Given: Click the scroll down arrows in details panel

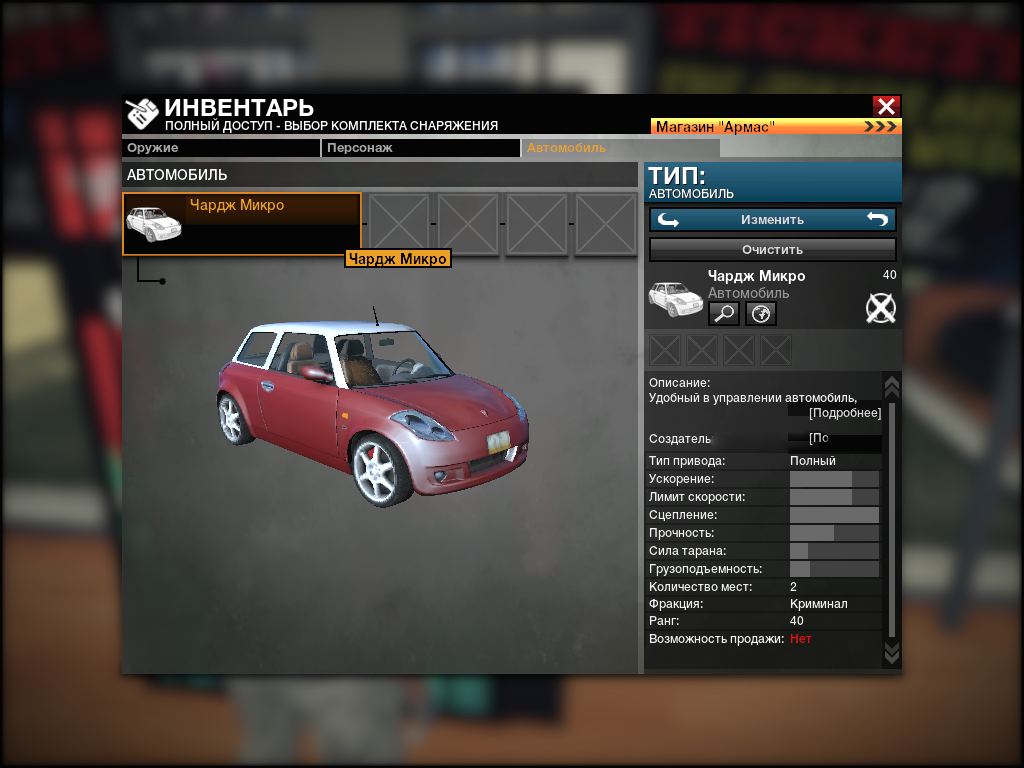Looking at the screenshot, I should click(x=892, y=653).
